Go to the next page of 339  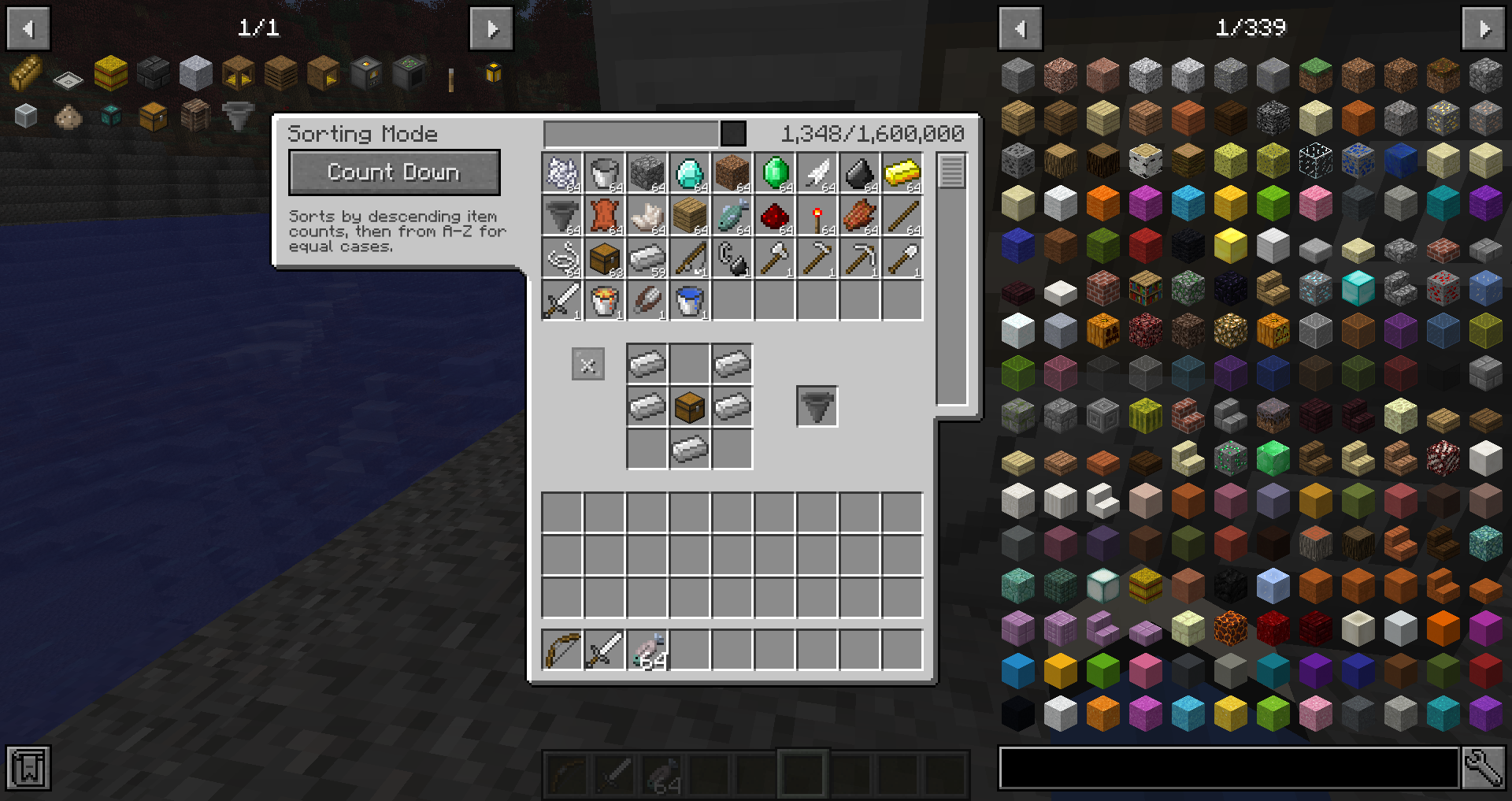1484,28
